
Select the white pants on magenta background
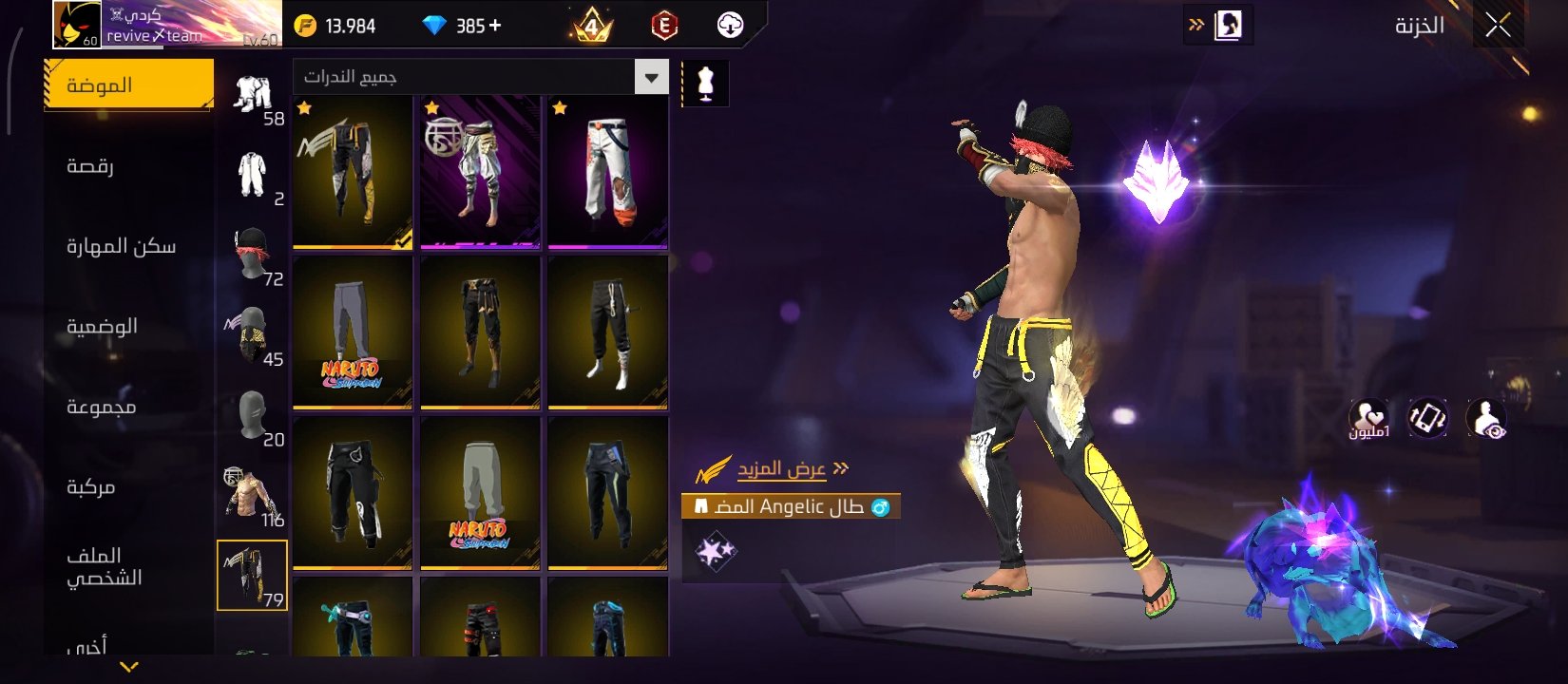pyautogui.click(x=608, y=172)
